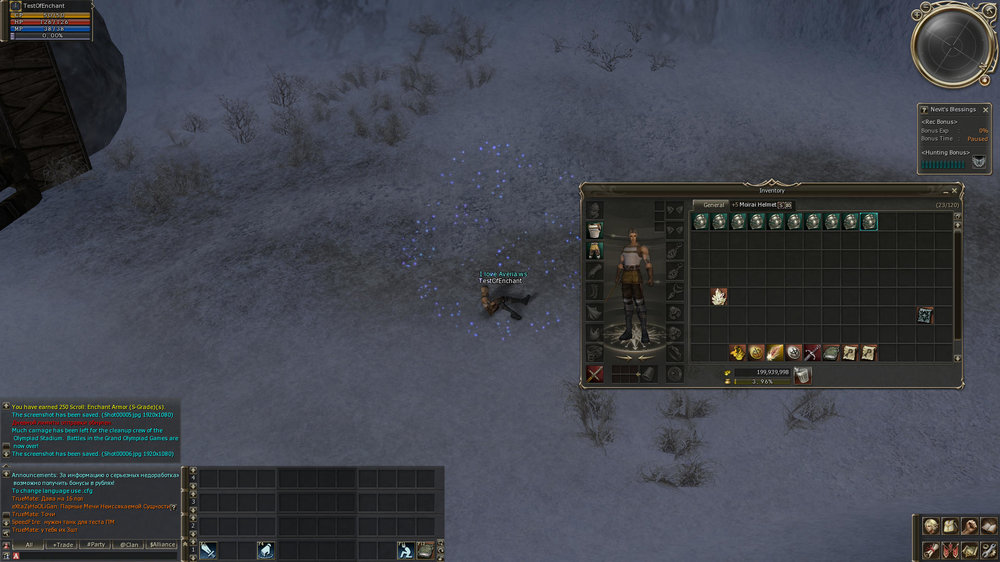Choose the feather item in inventory
The image size is (1000, 562).
tap(774, 352)
